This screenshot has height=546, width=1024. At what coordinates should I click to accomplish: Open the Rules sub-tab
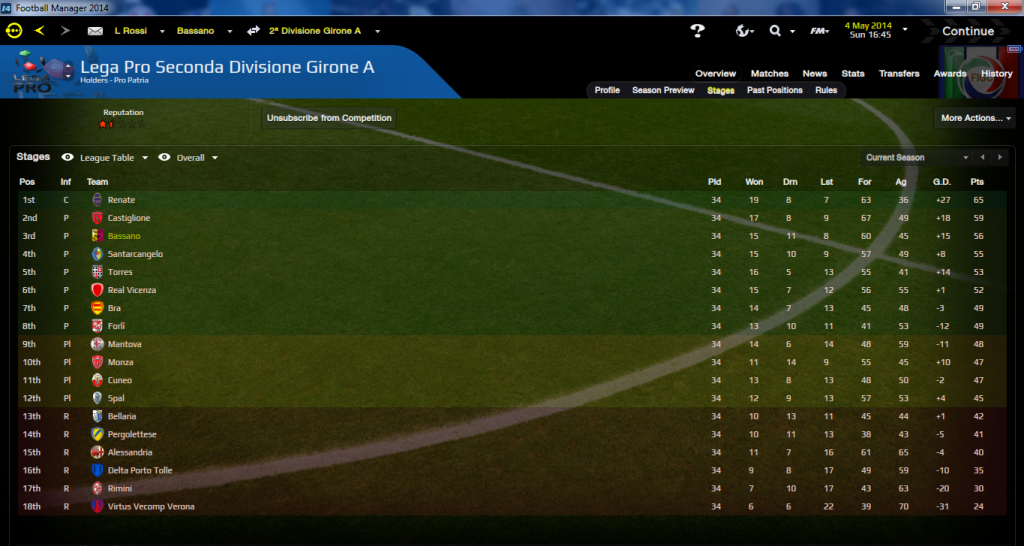click(826, 90)
